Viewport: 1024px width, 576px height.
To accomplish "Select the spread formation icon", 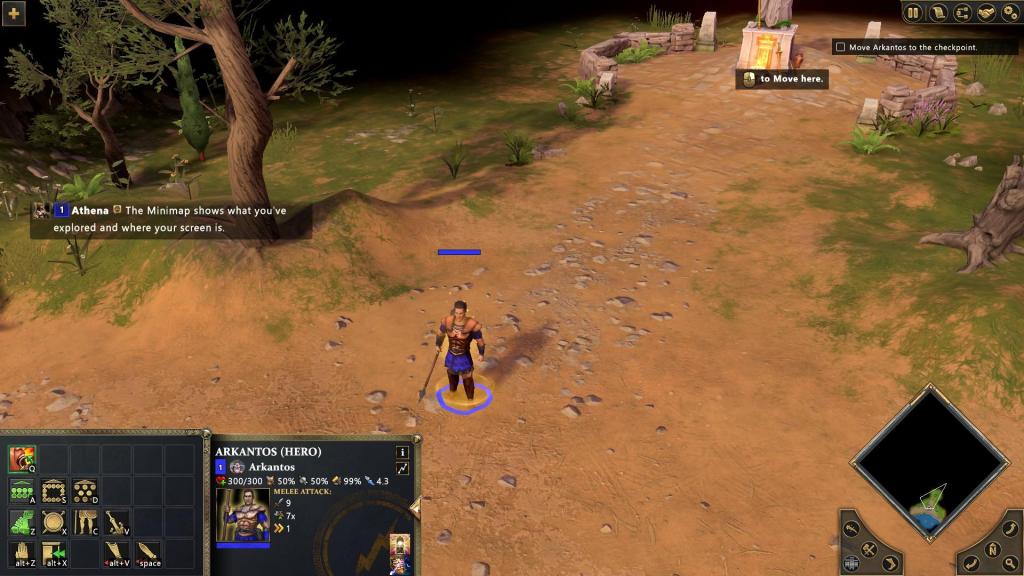I will click(84, 491).
